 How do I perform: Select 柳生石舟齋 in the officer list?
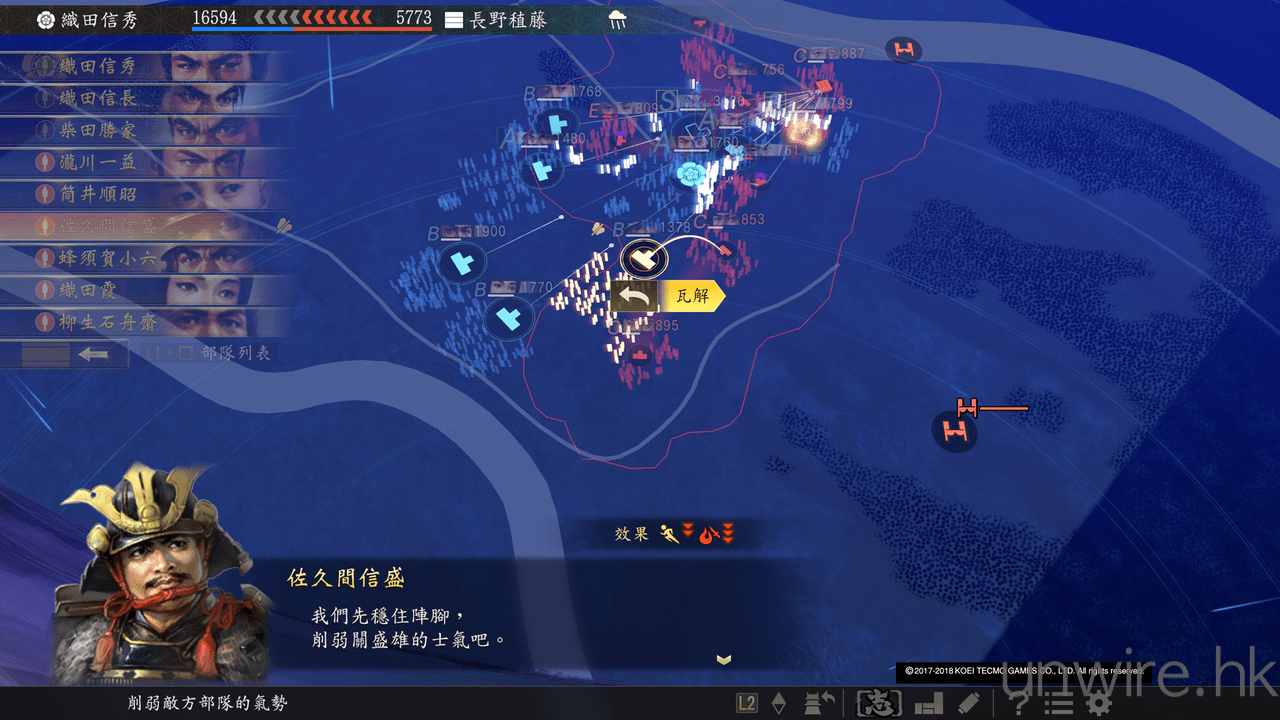140,323
